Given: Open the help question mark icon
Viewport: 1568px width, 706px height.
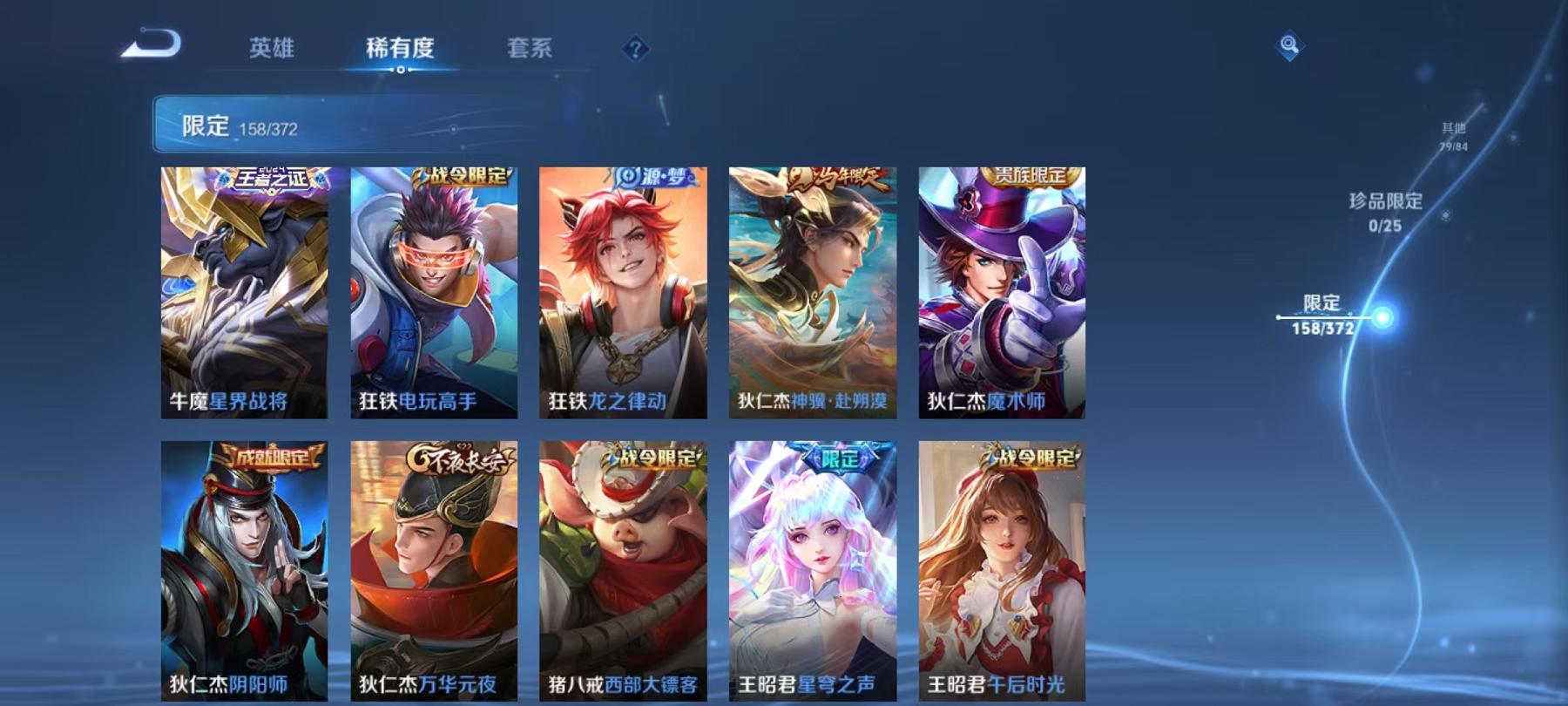Looking at the screenshot, I should pos(635,50).
